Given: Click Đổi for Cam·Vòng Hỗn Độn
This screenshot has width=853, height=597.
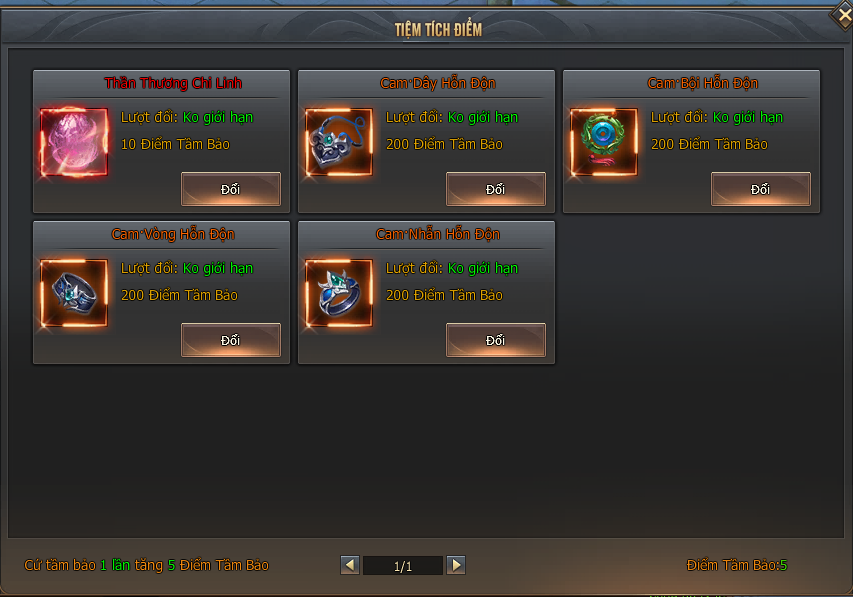Looking at the screenshot, I should 230,340.
